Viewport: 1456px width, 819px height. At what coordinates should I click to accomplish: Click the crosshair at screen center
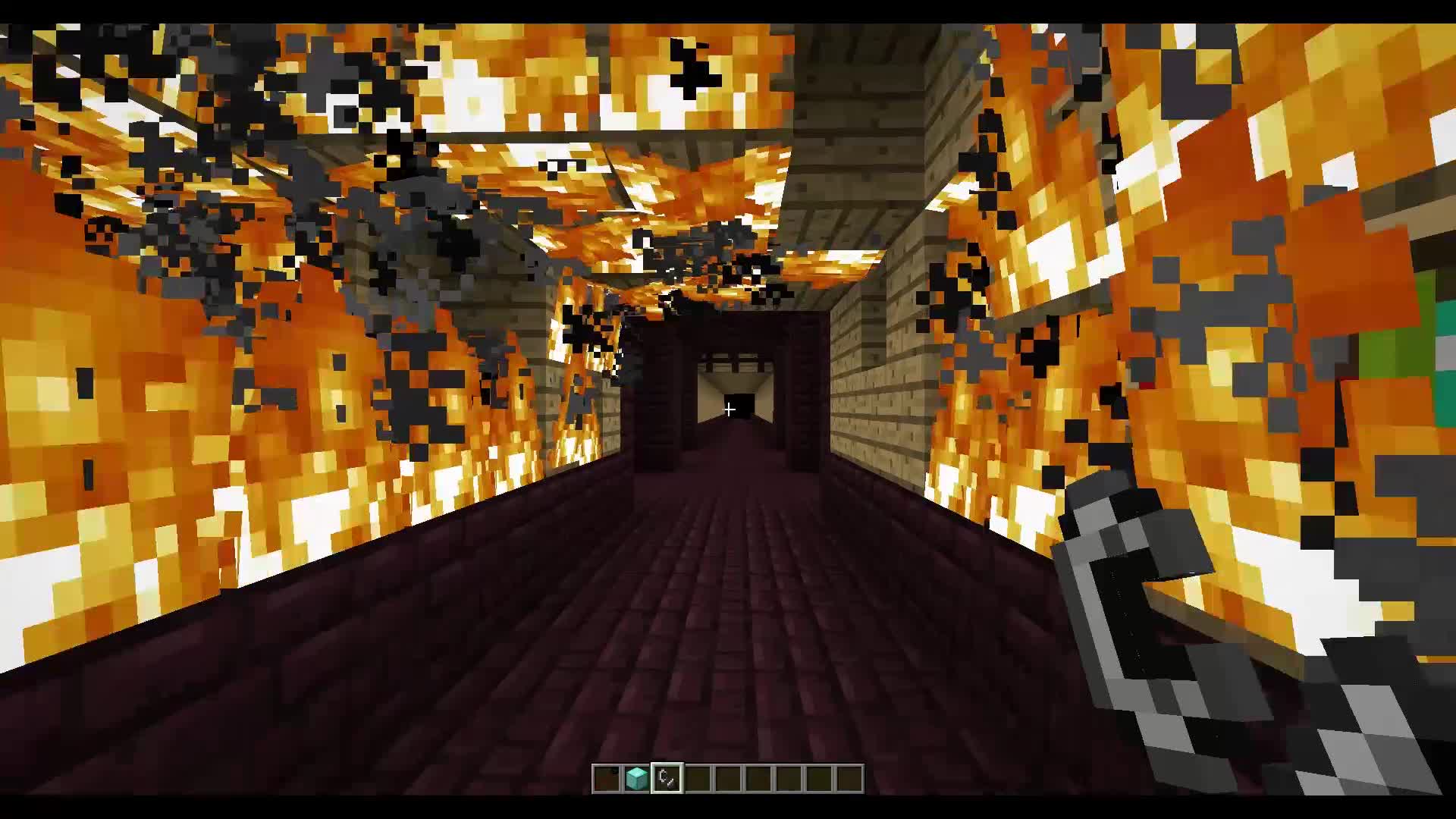[729, 409]
